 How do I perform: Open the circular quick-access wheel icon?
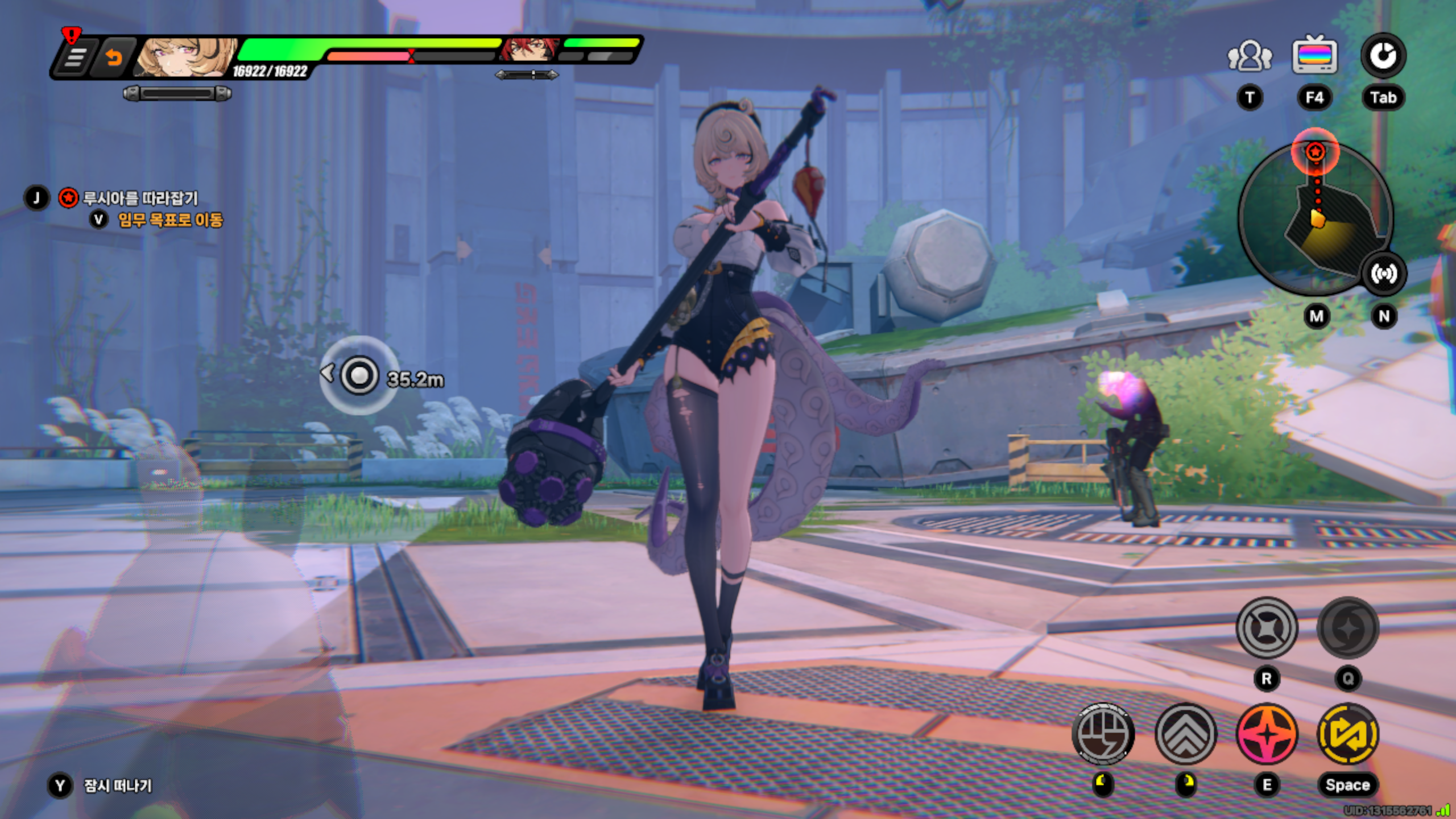[1383, 56]
